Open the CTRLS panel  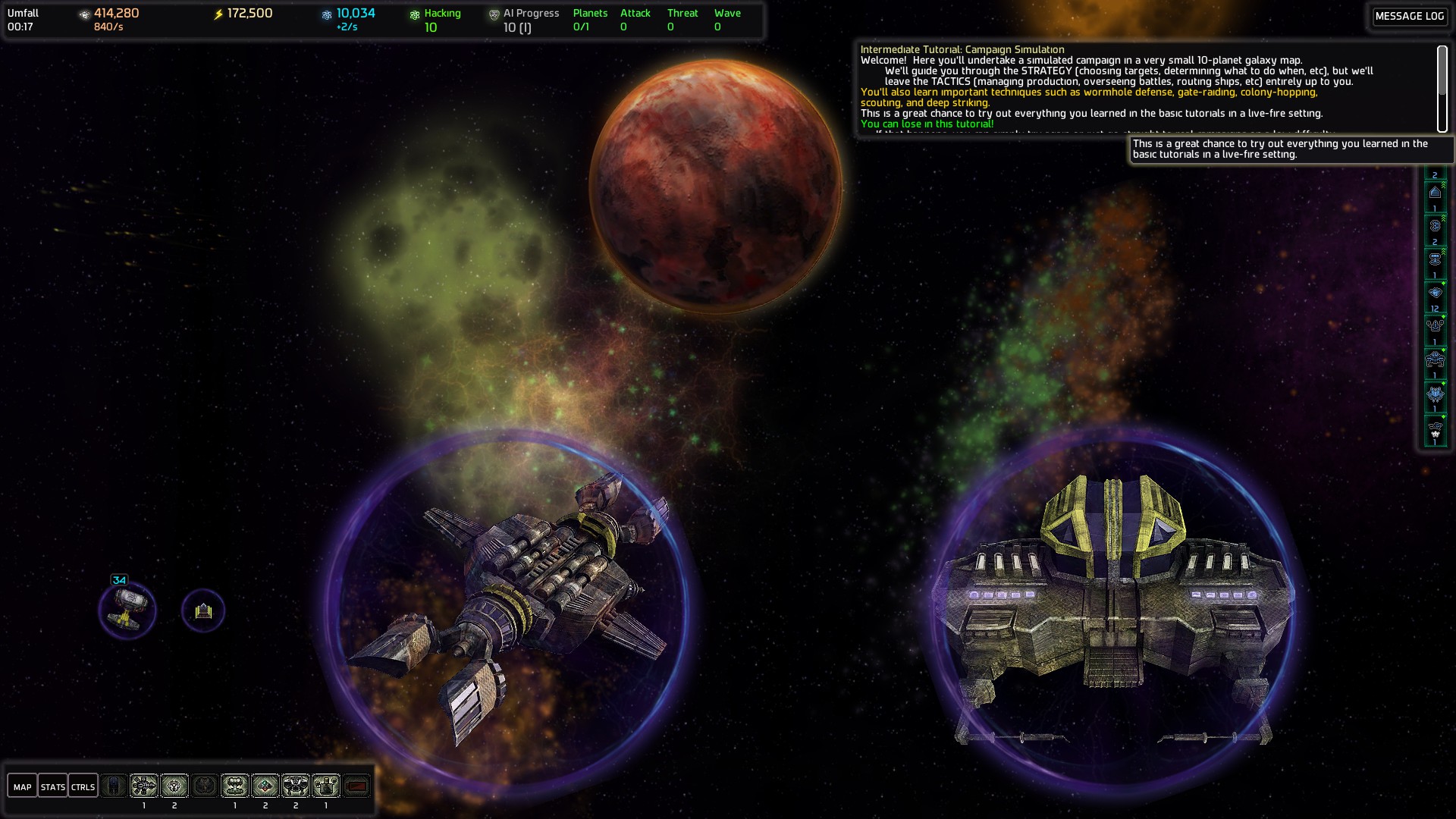coord(83,786)
